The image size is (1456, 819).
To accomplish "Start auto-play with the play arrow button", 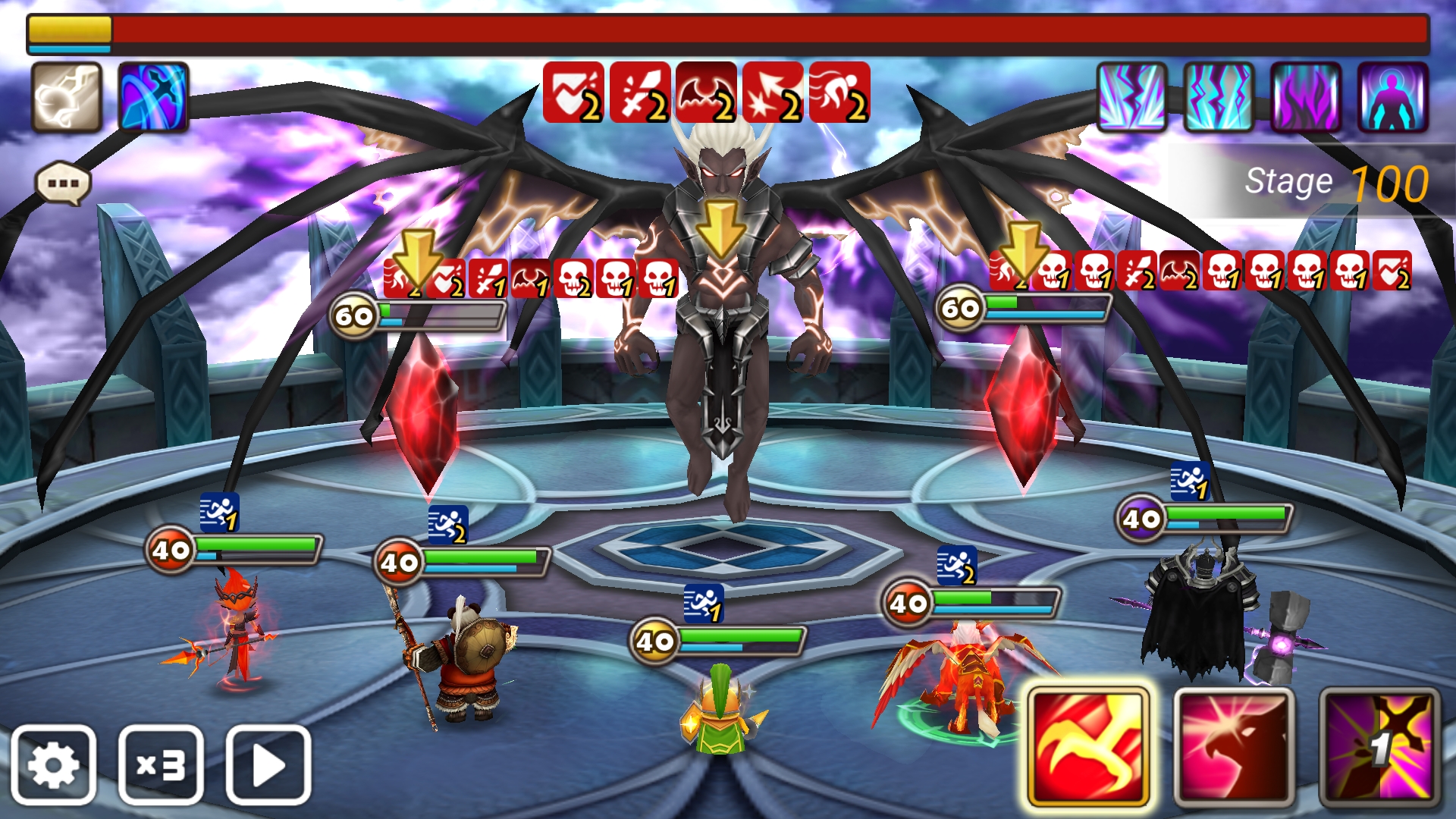I will tap(268, 764).
